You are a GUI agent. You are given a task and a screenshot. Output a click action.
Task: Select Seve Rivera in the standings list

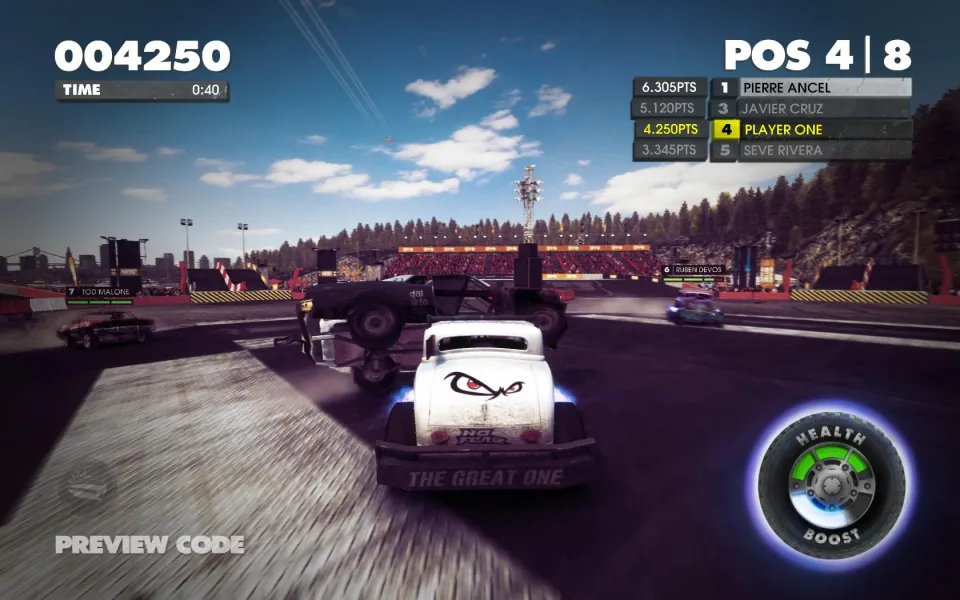tap(810, 151)
